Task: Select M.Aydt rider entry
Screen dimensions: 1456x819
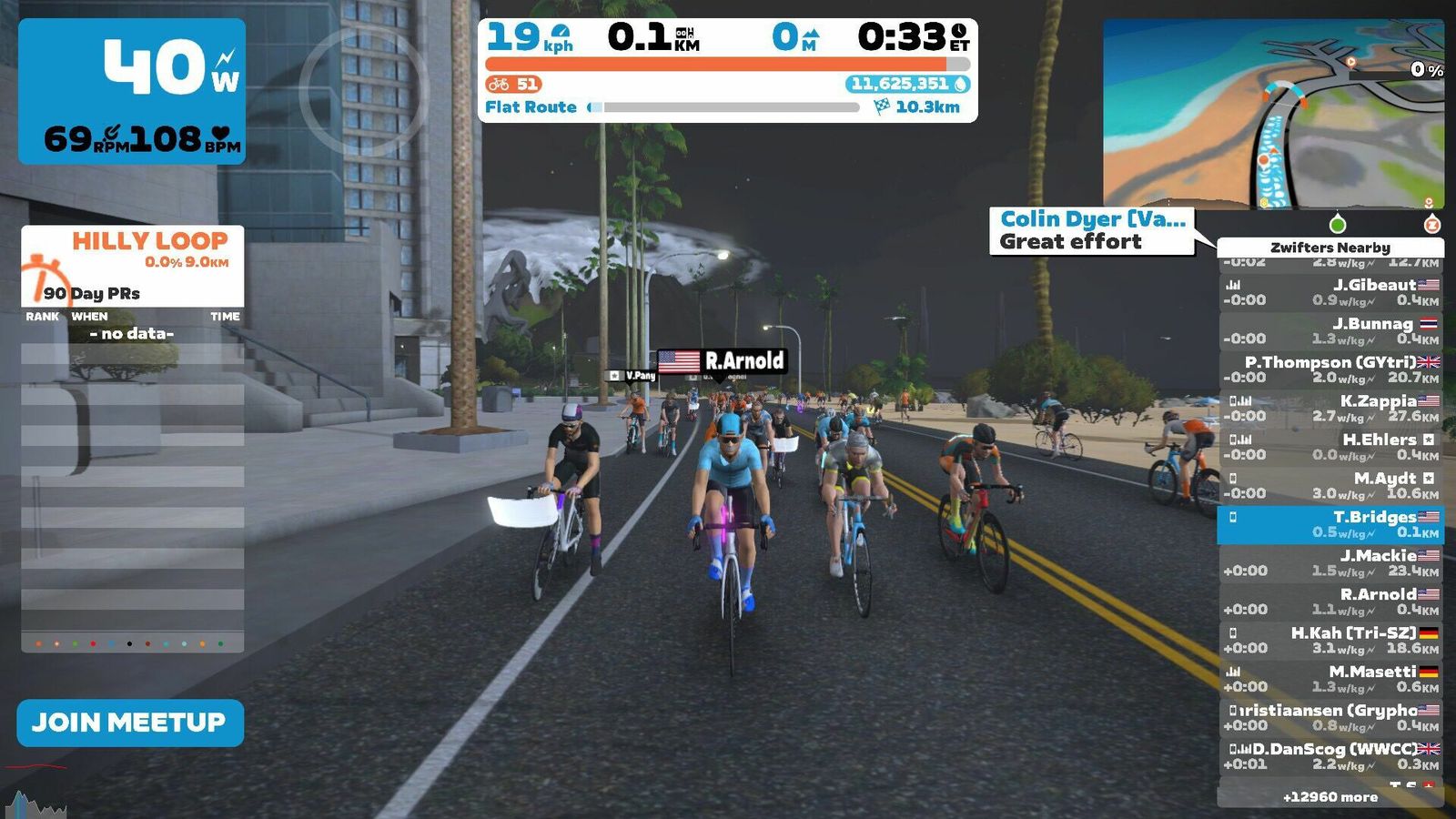Action: pos(1330,485)
